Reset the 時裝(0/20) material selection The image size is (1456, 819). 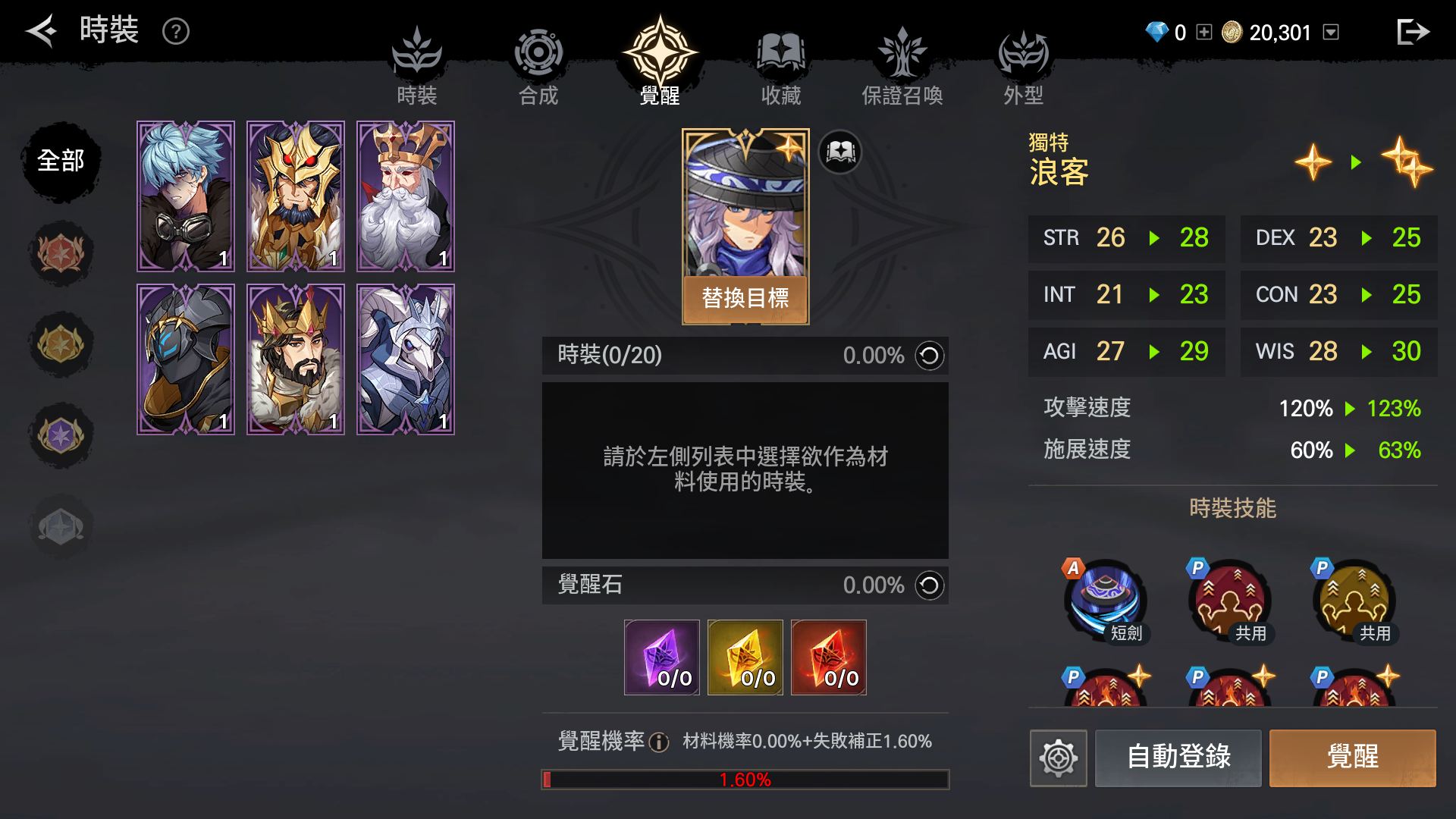pos(929,356)
